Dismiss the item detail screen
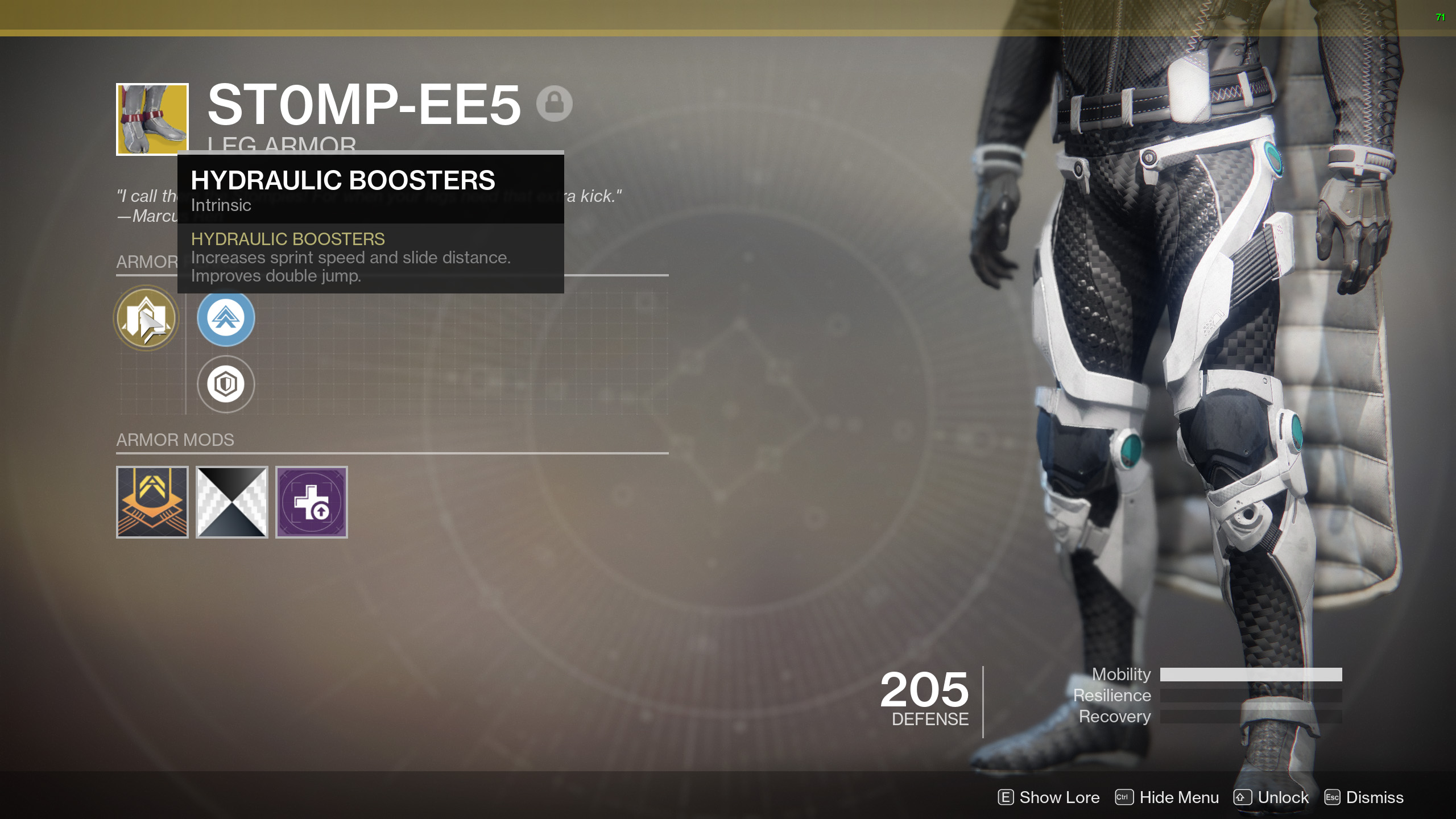This screenshot has height=819, width=1456. (x=1377, y=797)
